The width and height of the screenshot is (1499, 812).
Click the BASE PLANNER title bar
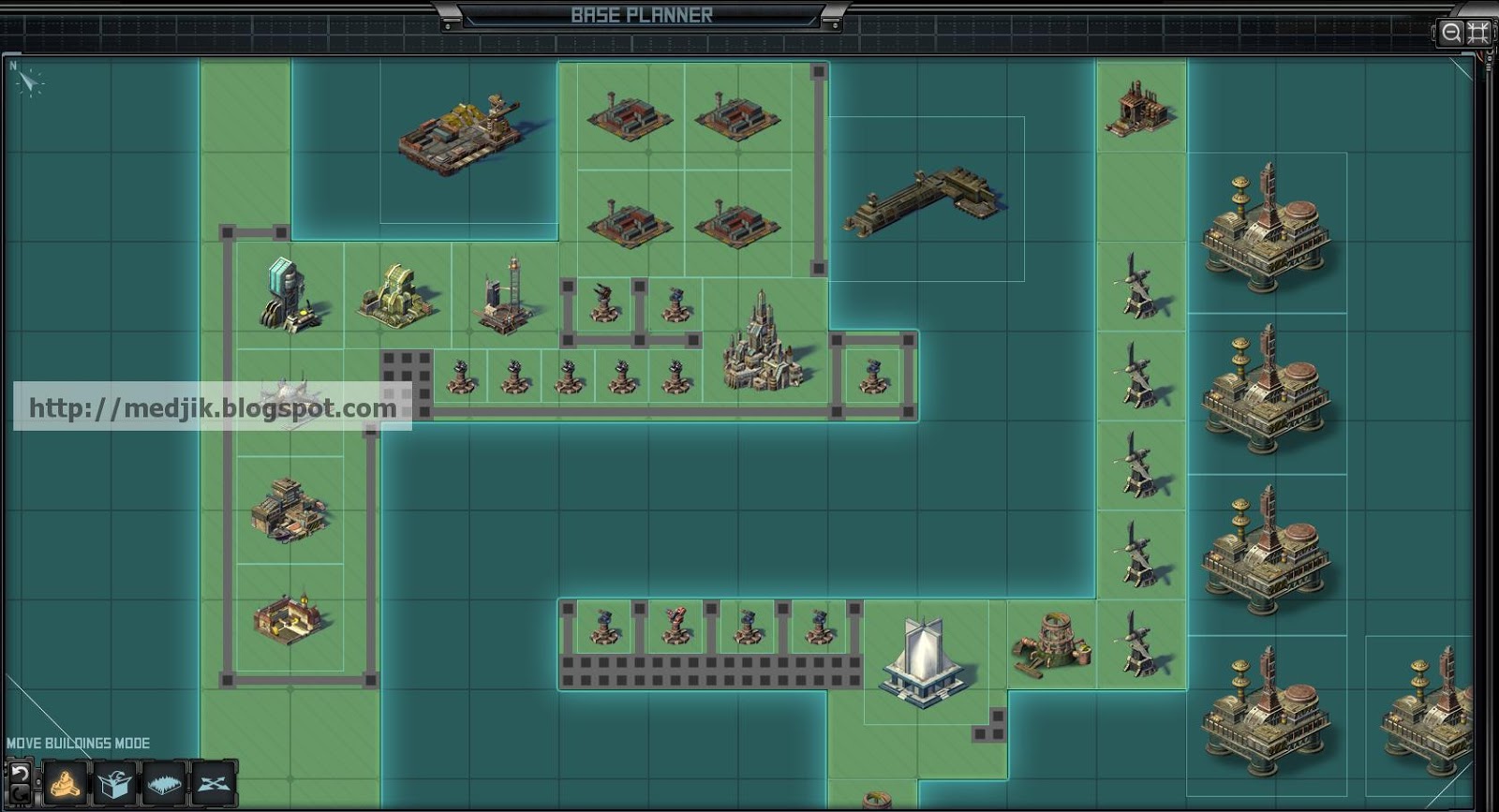click(642, 15)
